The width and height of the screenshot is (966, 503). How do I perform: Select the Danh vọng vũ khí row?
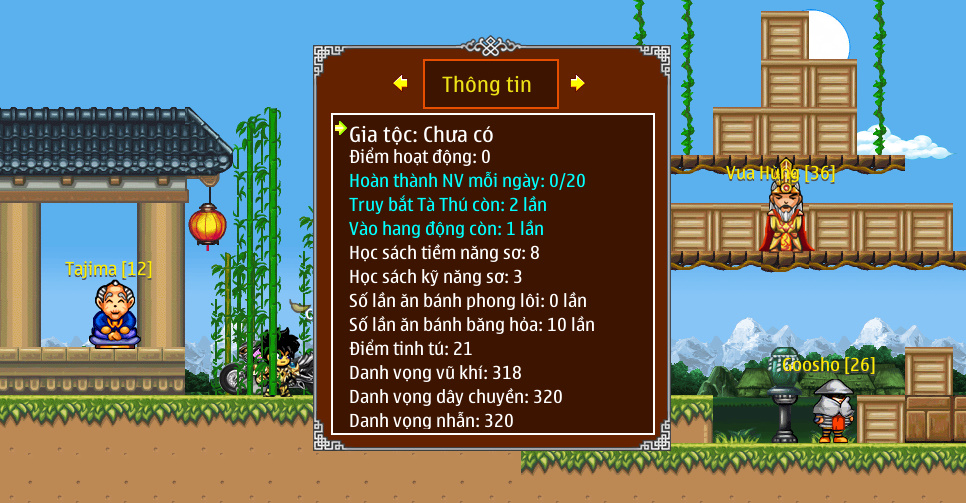coord(436,373)
